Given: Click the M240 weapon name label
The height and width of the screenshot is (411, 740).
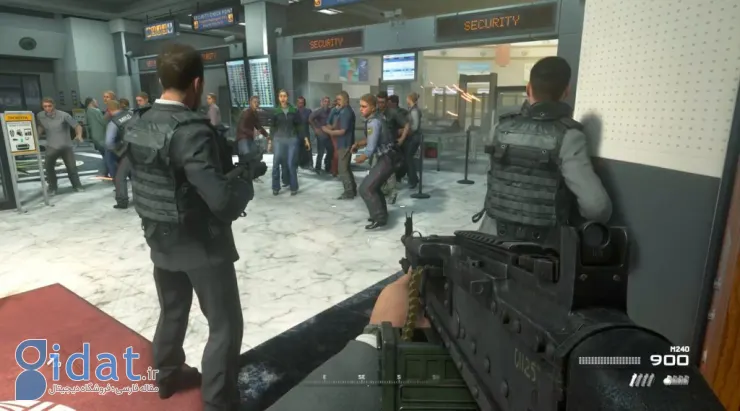Looking at the screenshot, I should pos(678,349).
